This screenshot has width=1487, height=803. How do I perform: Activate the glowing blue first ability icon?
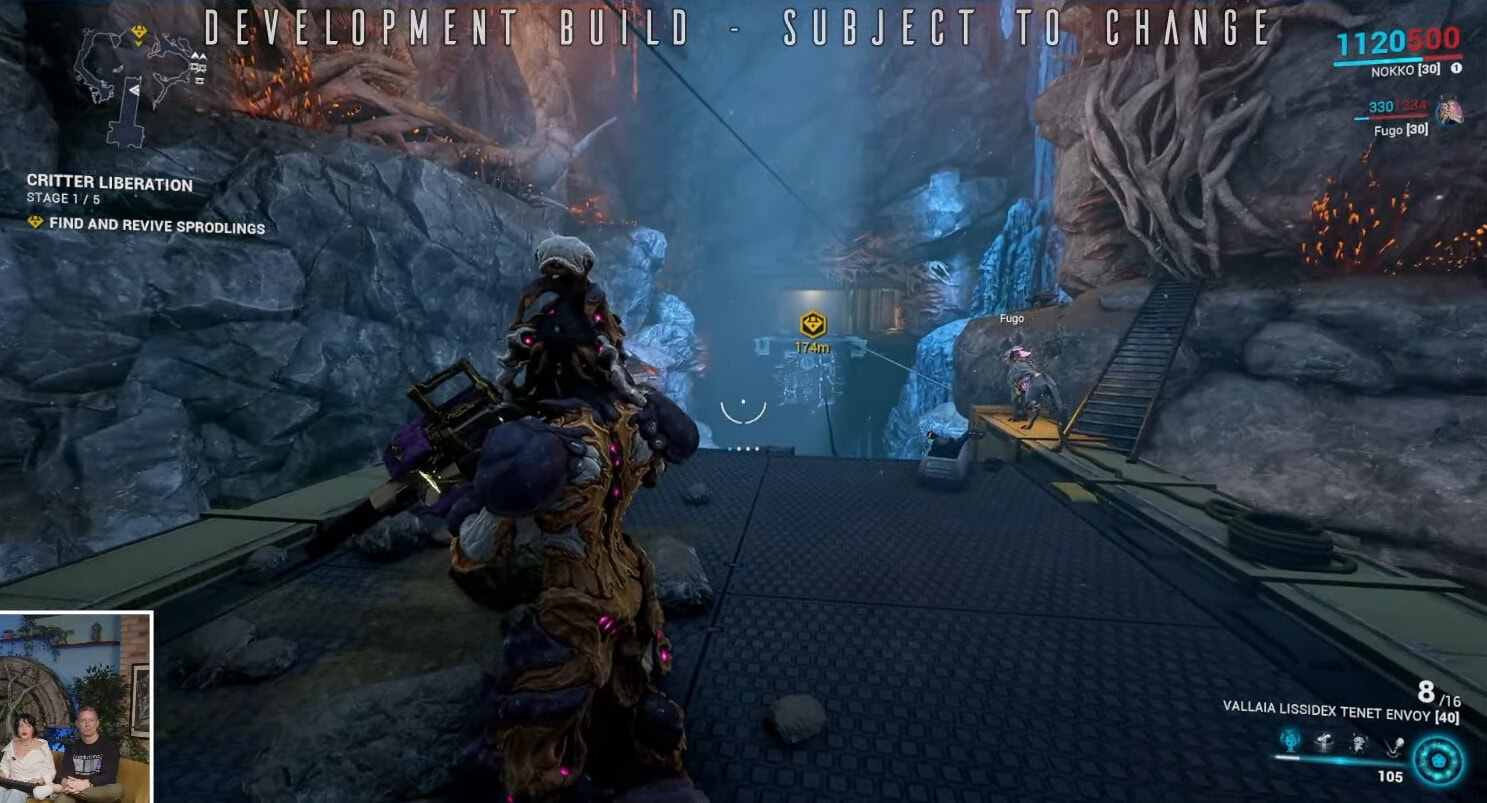1290,741
